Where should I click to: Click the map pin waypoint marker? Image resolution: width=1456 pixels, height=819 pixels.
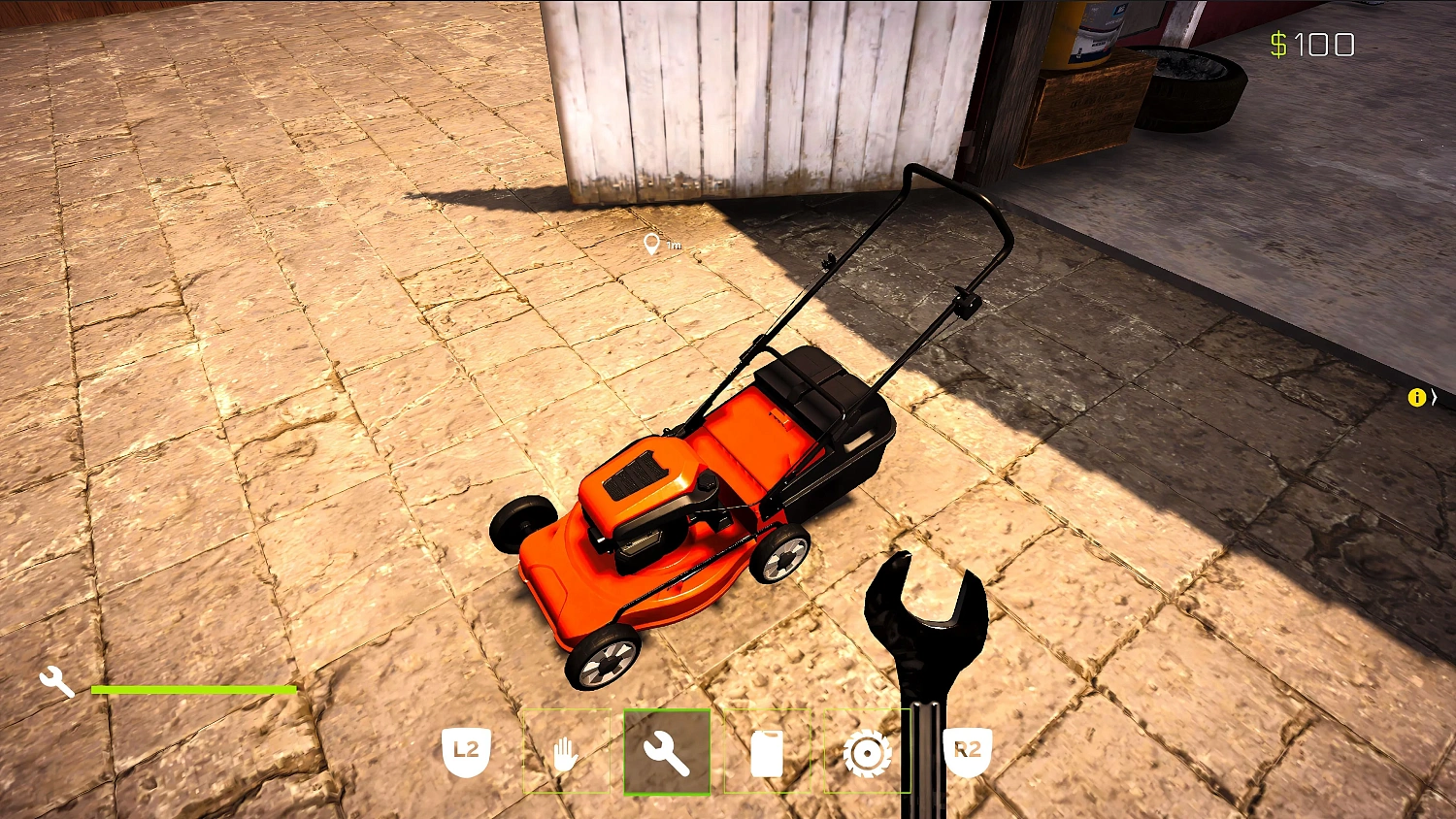652,244
